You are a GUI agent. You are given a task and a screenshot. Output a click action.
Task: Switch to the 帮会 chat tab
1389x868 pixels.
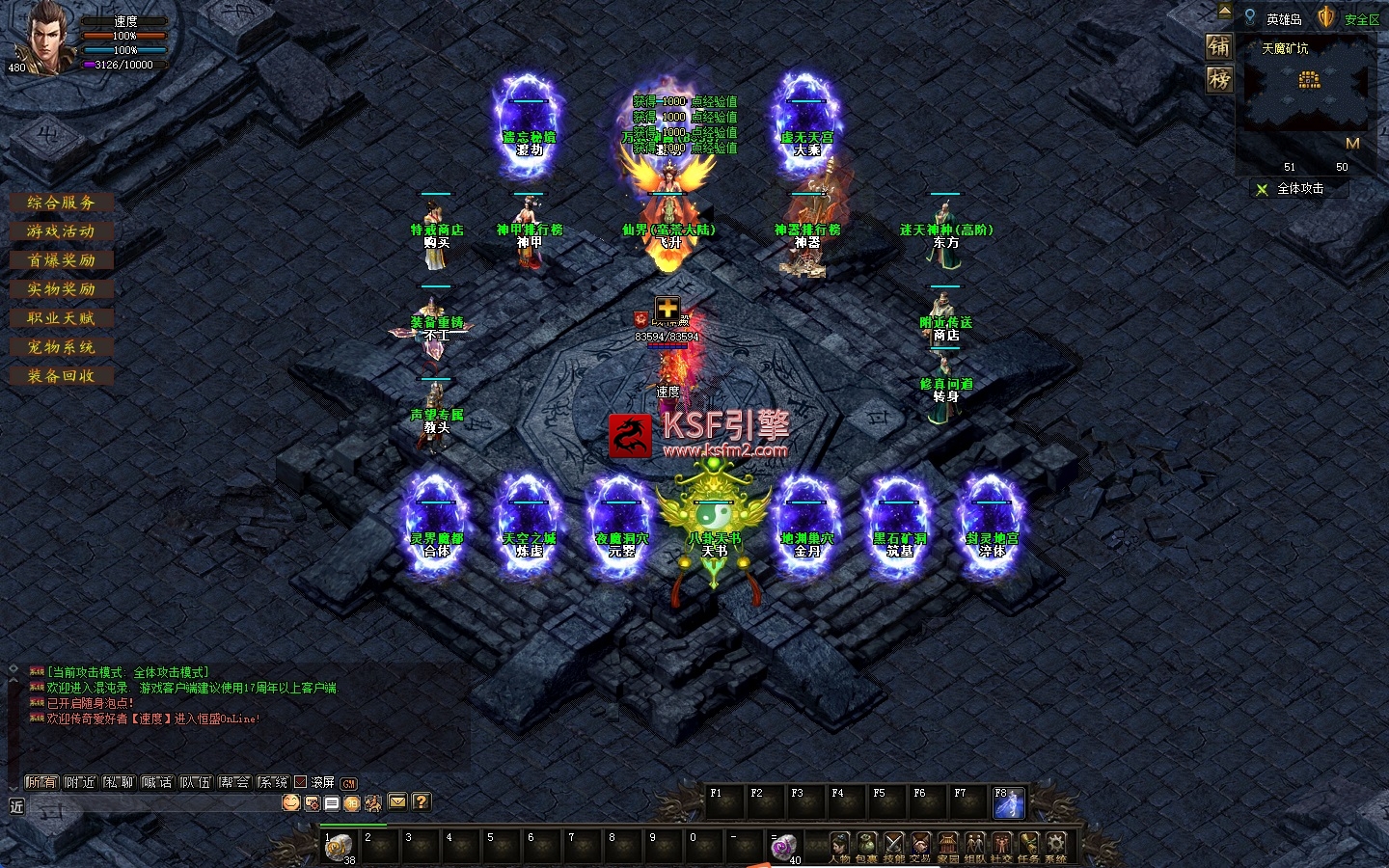234,782
